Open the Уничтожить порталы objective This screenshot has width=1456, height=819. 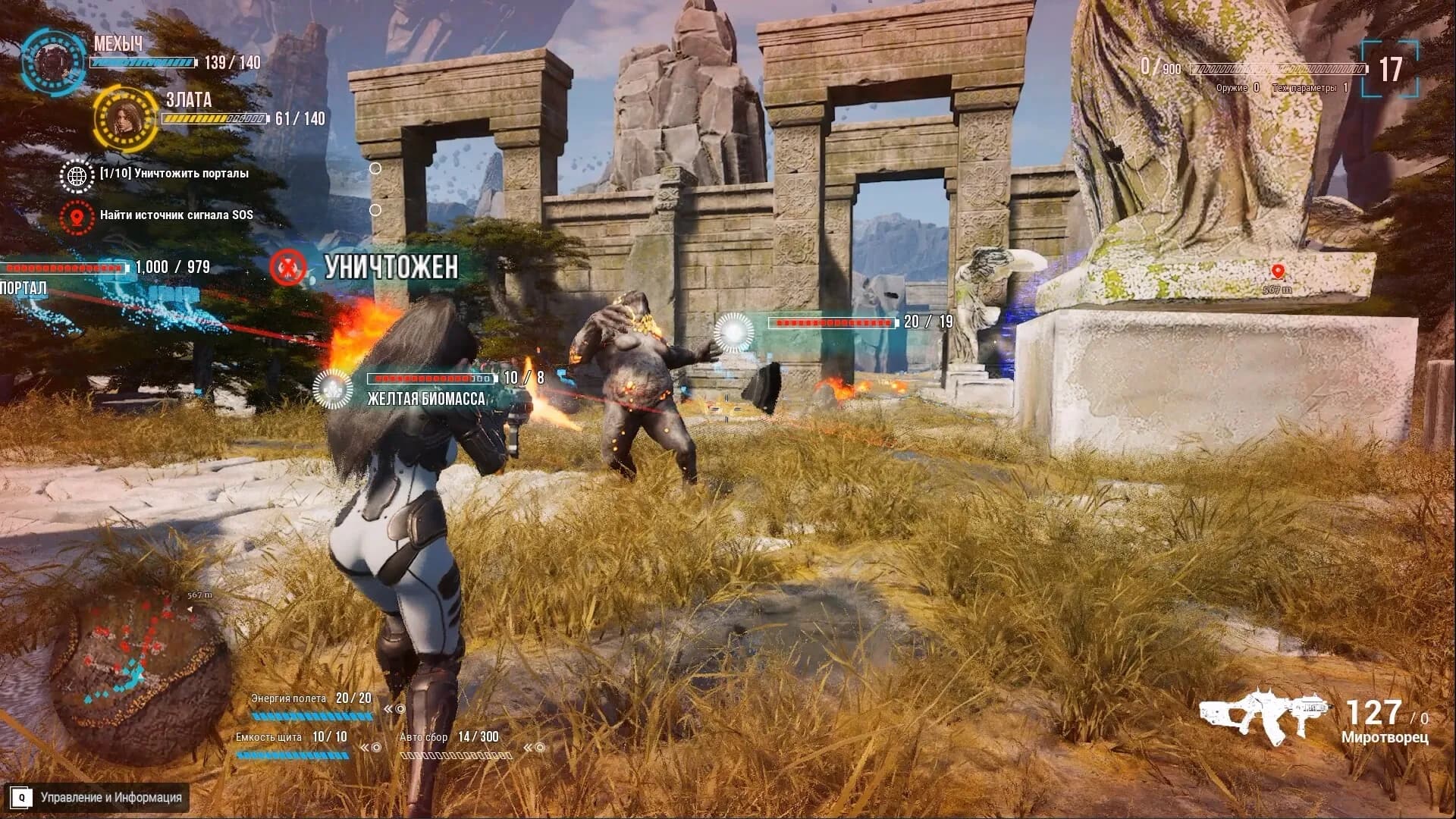(174, 174)
